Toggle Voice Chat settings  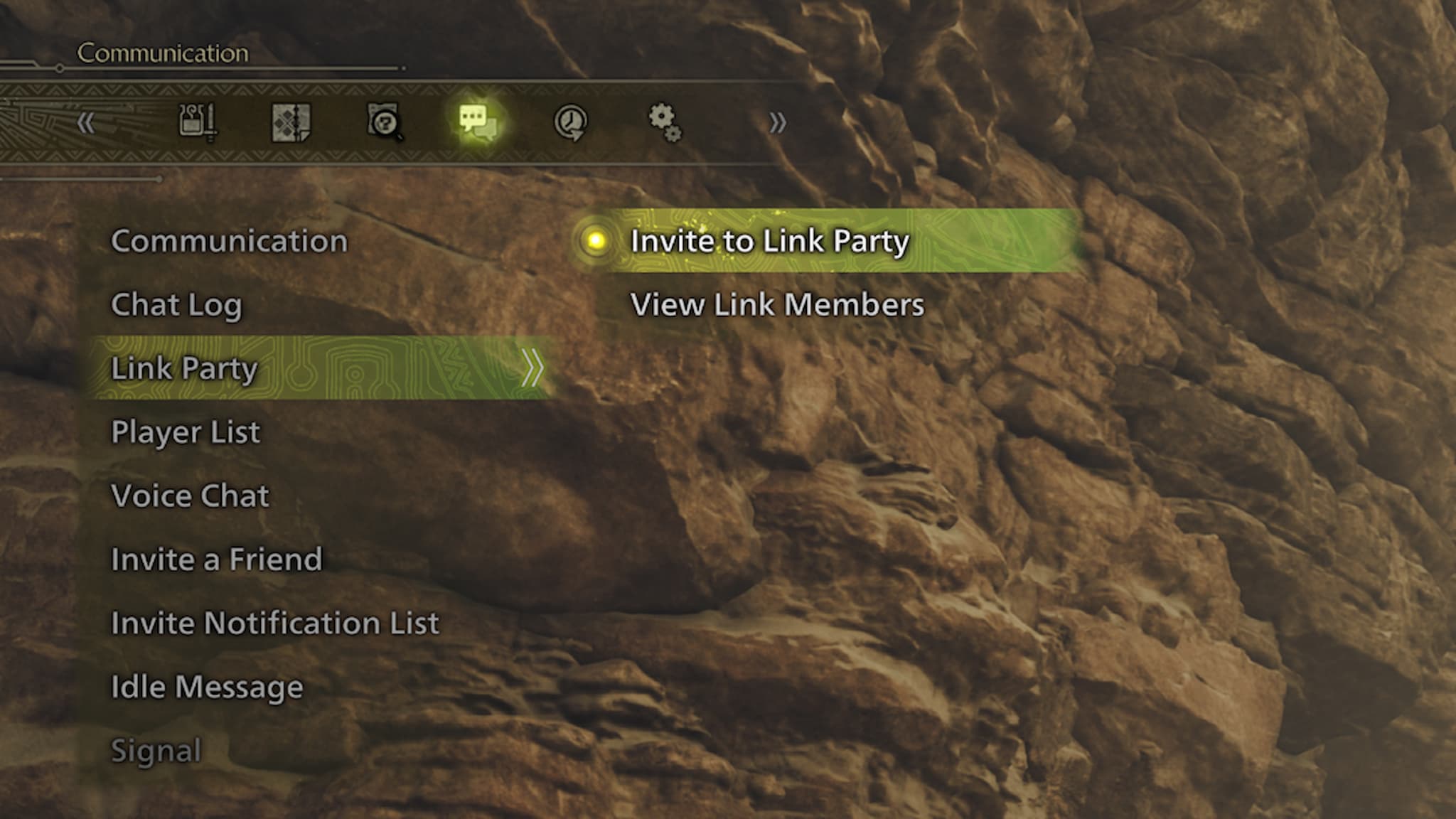189,496
